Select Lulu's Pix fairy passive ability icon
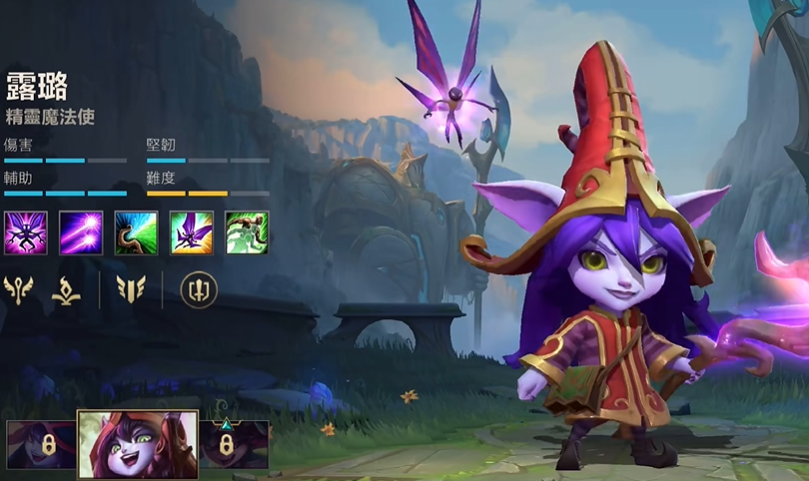The image size is (809, 481). point(25,233)
